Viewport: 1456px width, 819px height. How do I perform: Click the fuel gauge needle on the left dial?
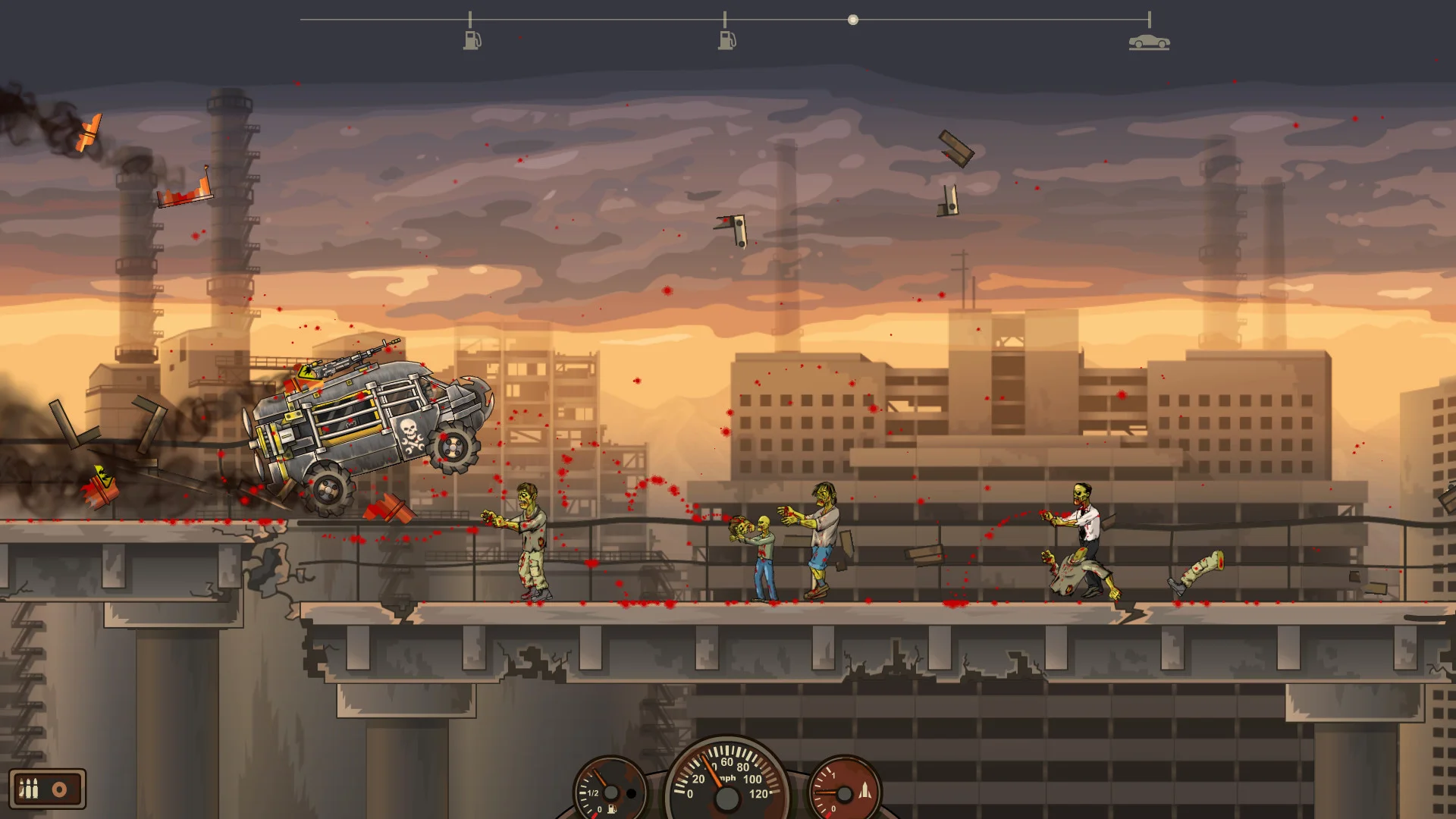(x=601, y=776)
